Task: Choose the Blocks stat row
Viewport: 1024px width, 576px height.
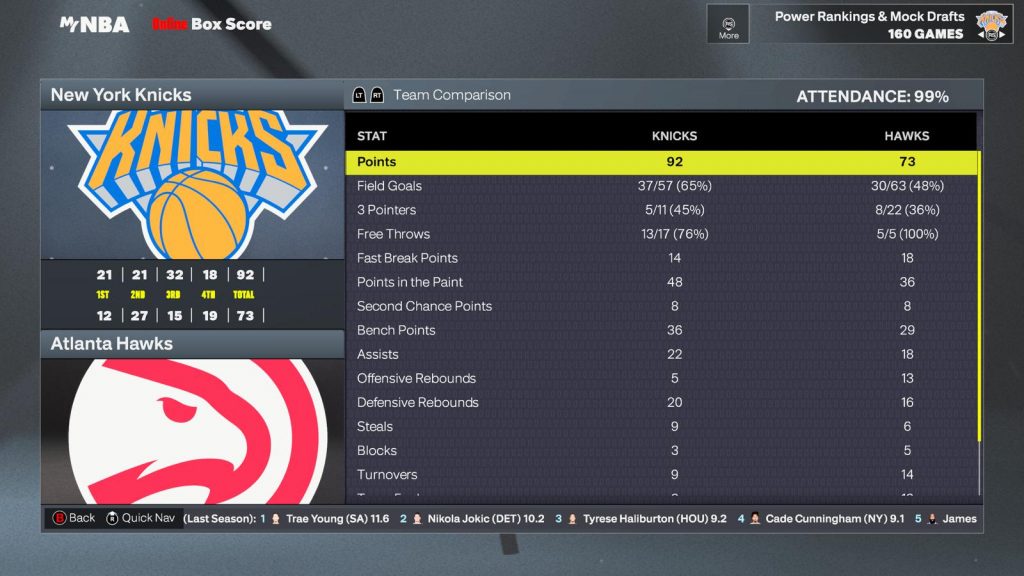Action: pos(661,450)
